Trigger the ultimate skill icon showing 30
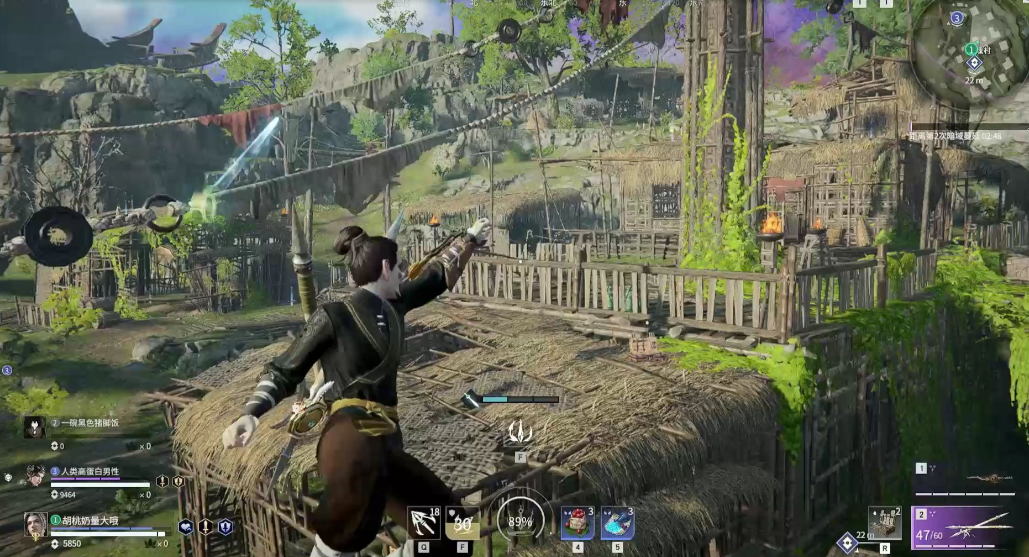 [462, 522]
